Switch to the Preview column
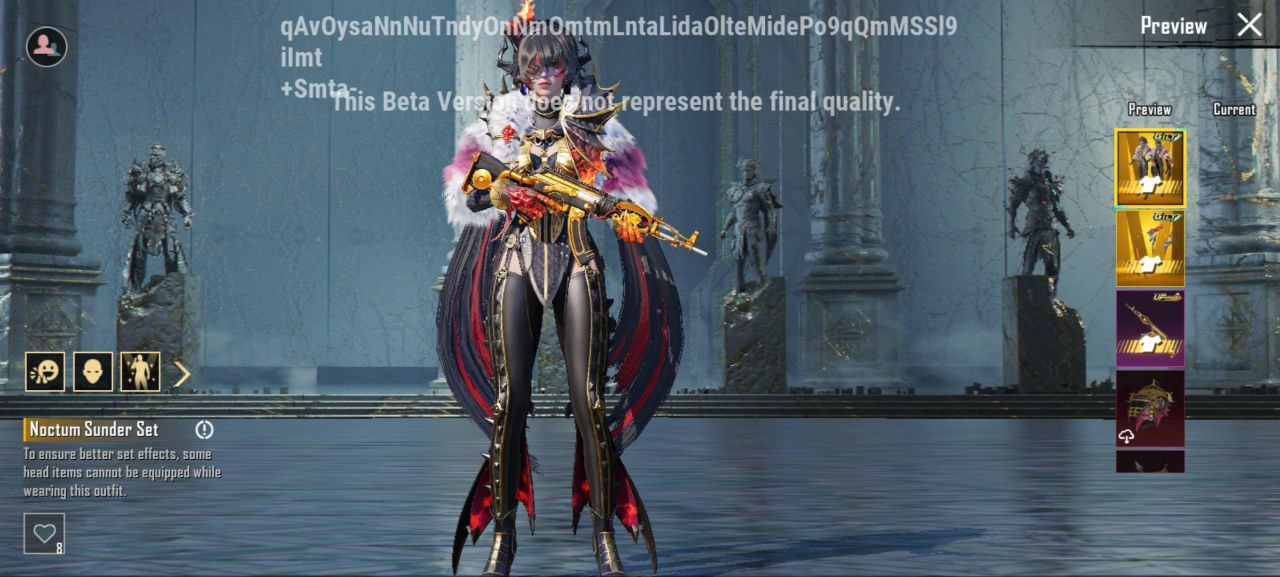1280x577 pixels. click(x=1150, y=109)
